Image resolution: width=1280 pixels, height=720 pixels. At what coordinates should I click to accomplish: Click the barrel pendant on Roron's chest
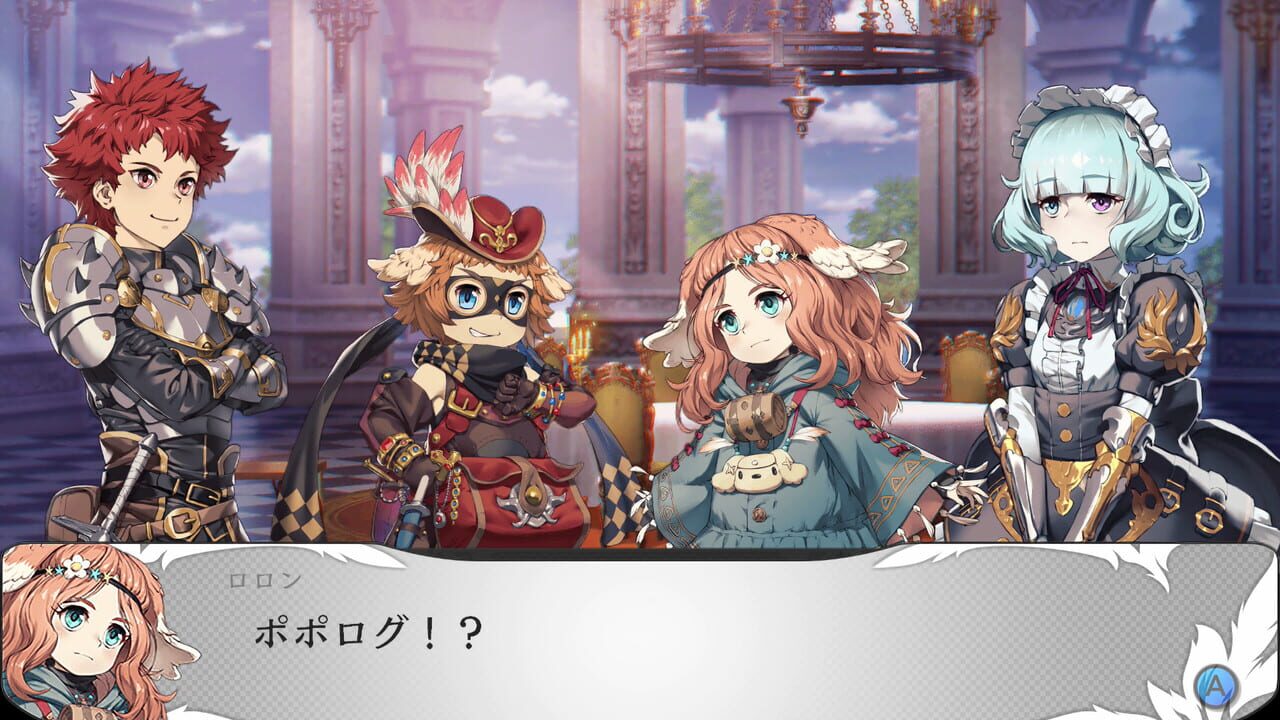(x=757, y=415)
